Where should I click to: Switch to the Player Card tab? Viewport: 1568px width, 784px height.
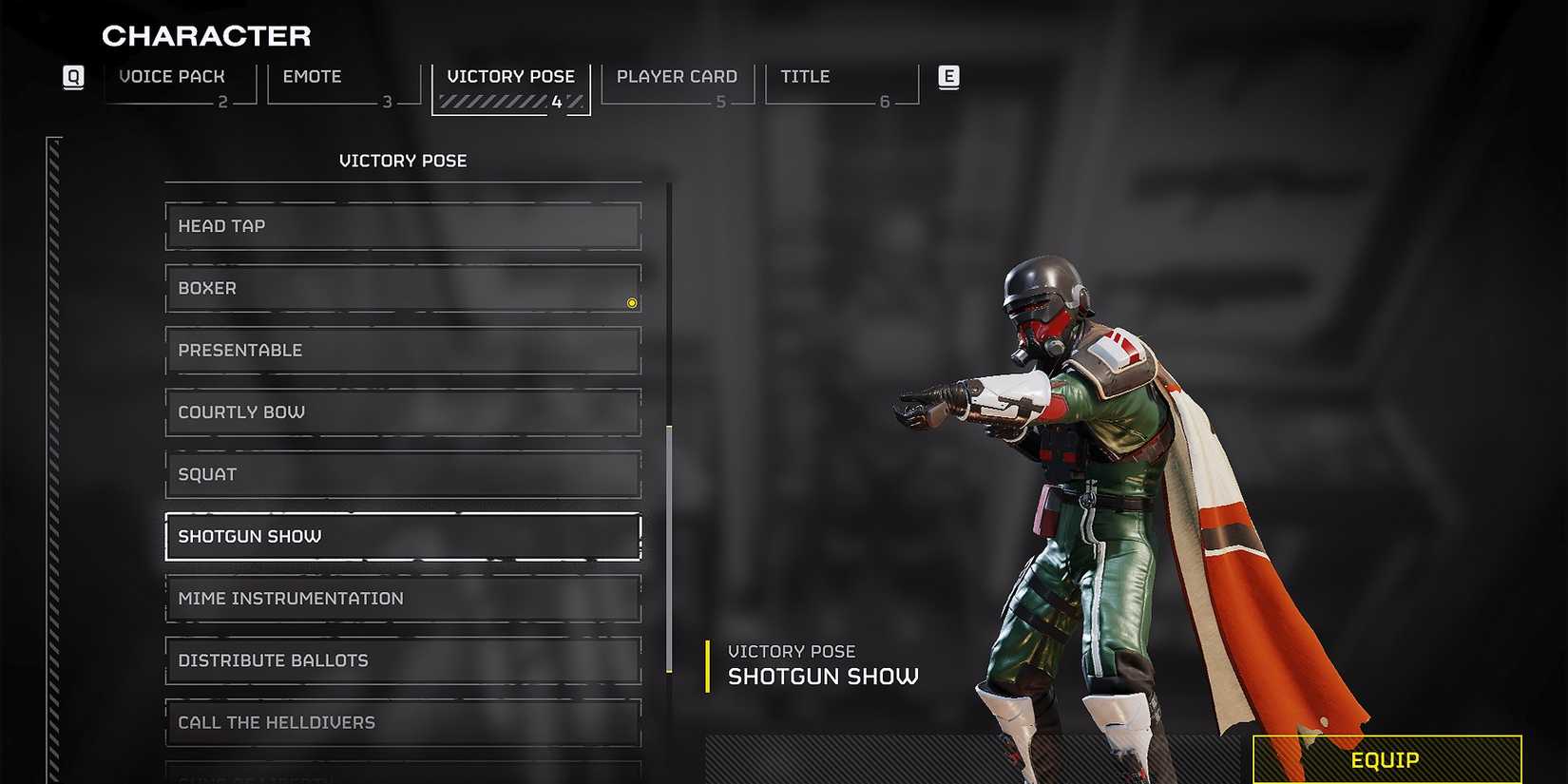pos(676,76)
